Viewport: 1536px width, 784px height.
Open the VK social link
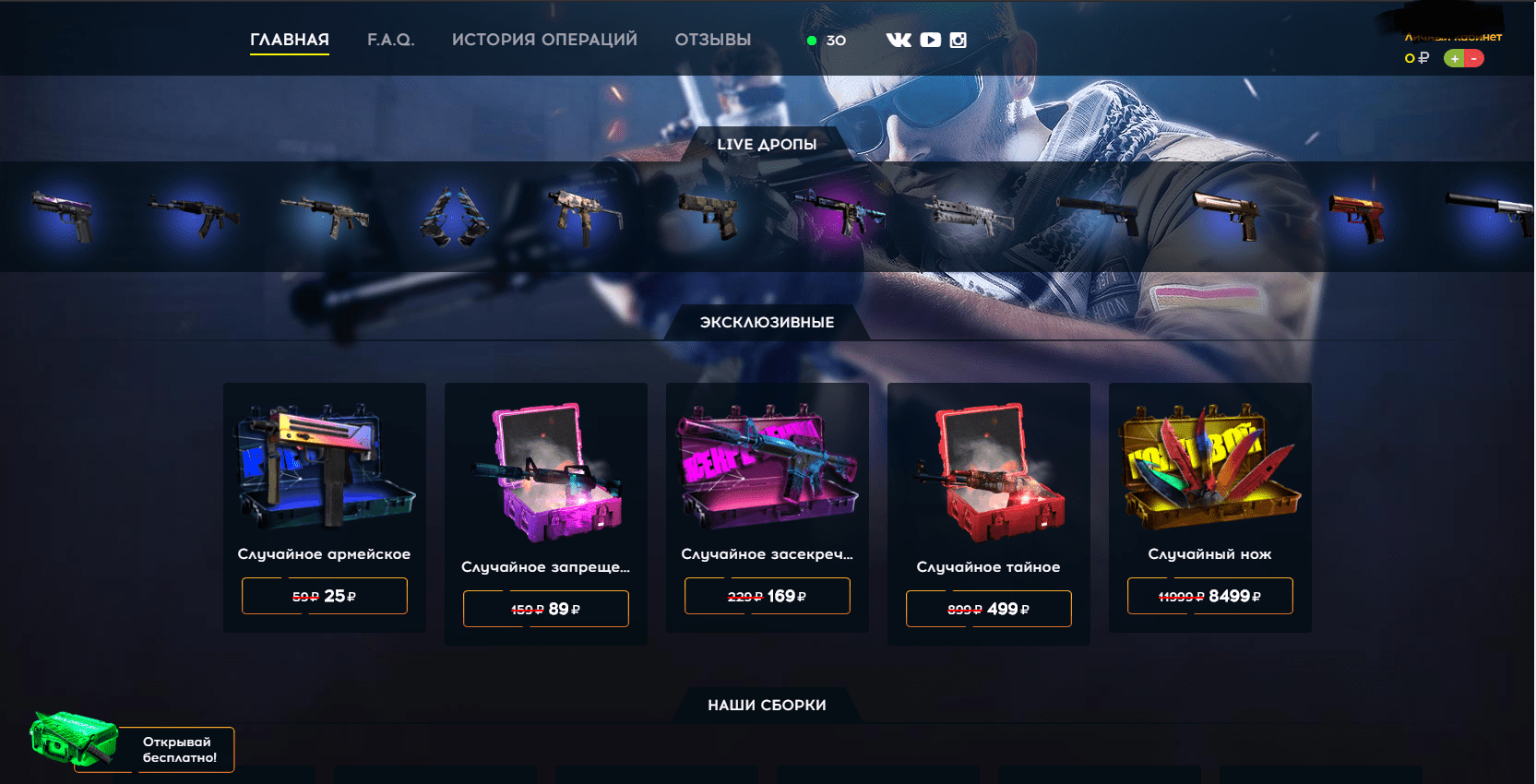tap(898, 40)
